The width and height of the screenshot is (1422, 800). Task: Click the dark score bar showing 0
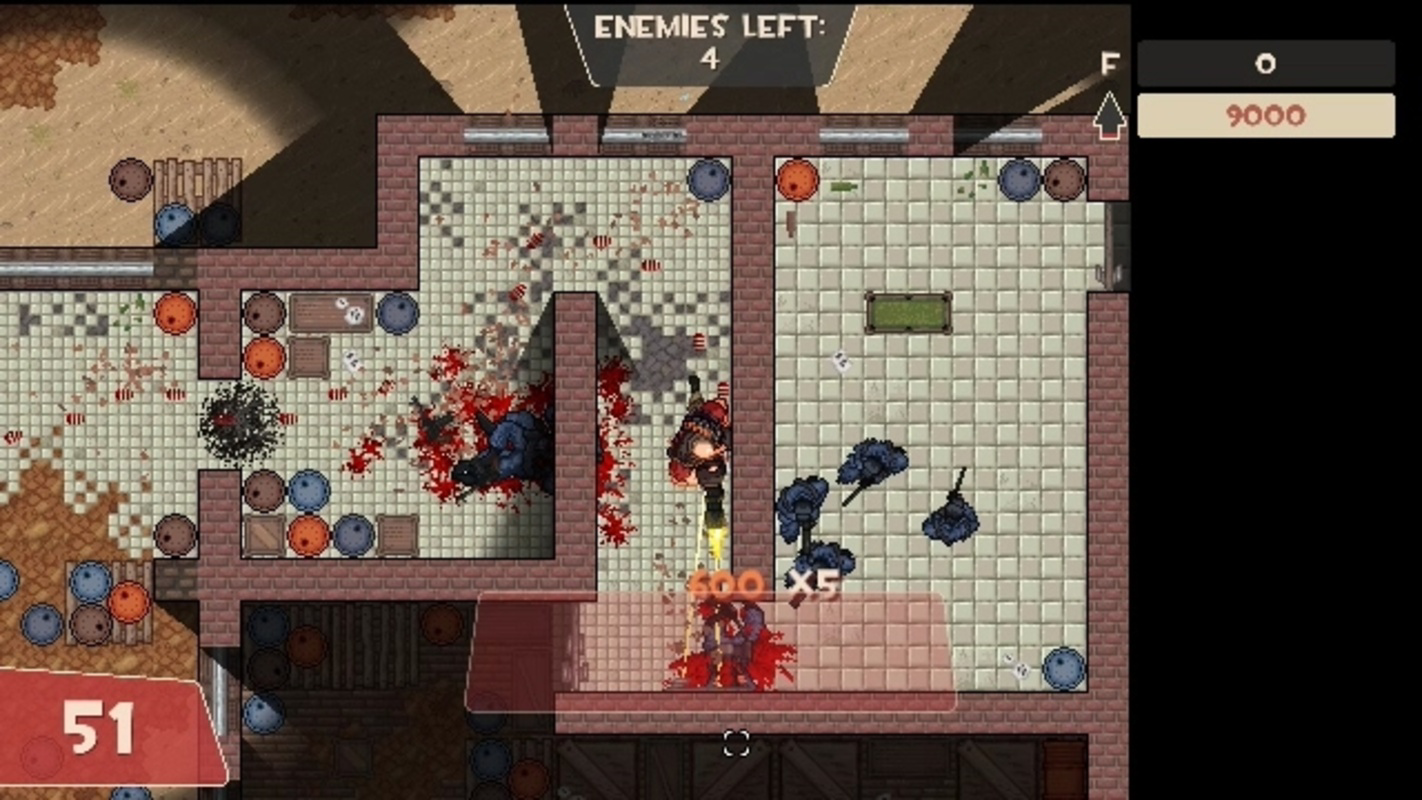[1265, 64]
